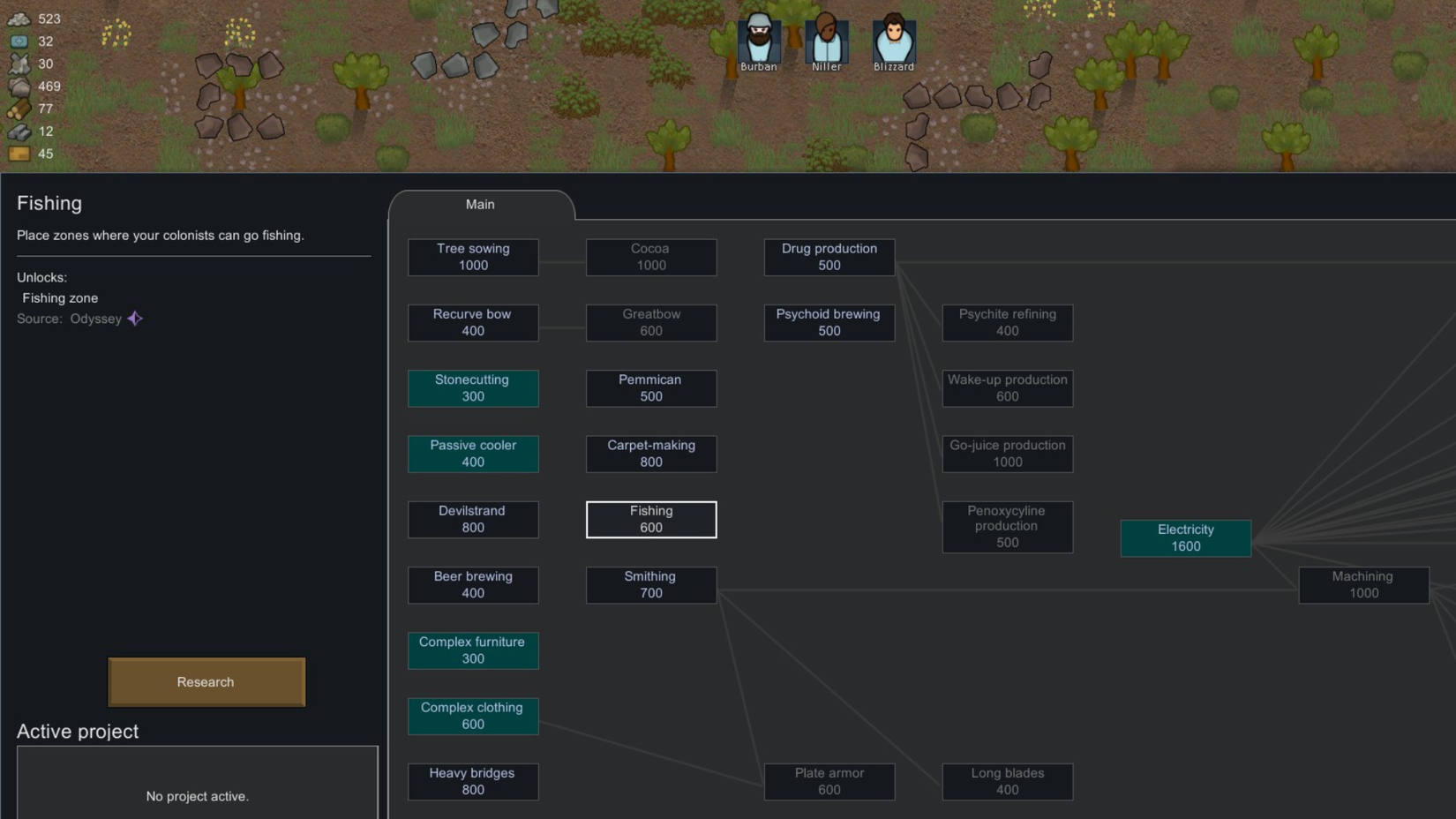Select the Complex clothing research node
Viewport: 1456px width, 819px height.
473,716
